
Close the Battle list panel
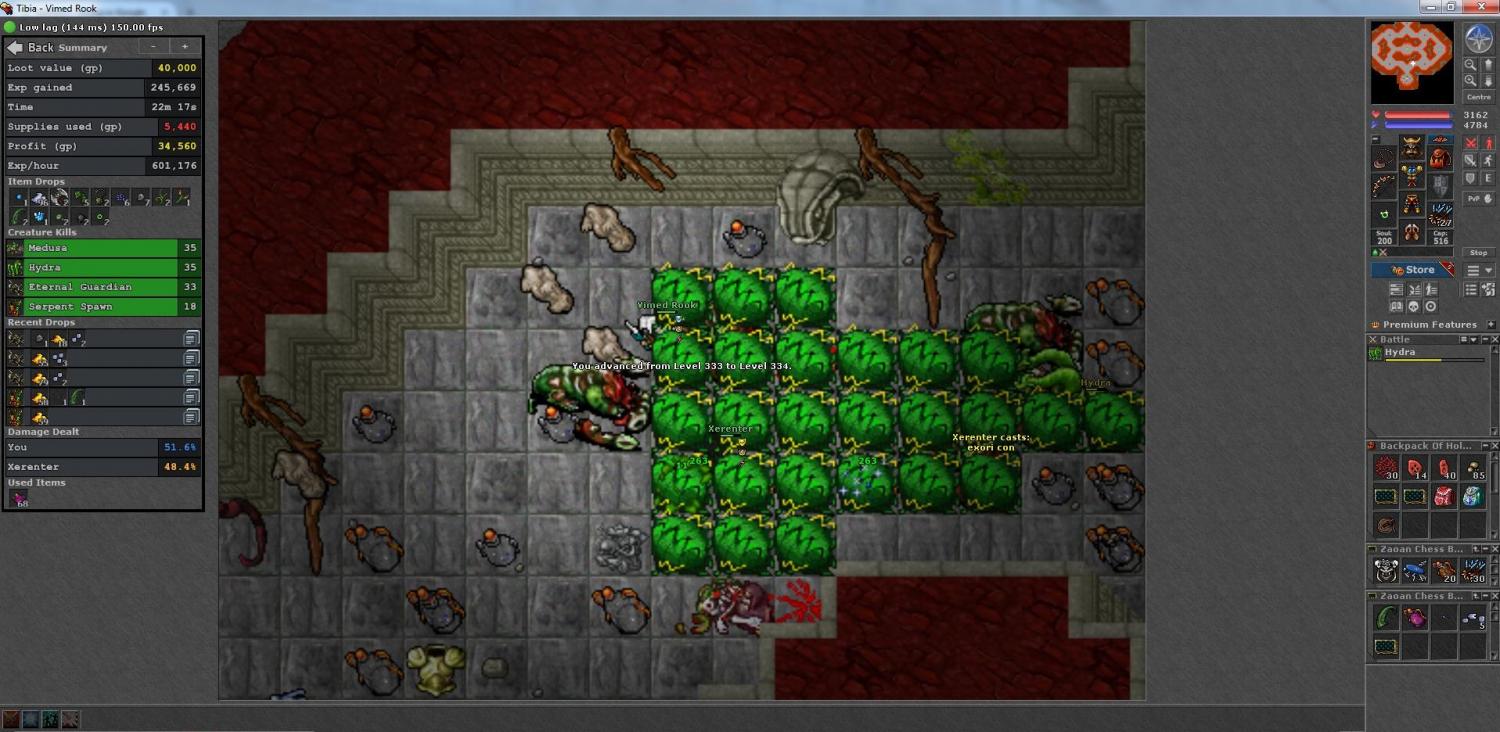[x=1495, y=340]
